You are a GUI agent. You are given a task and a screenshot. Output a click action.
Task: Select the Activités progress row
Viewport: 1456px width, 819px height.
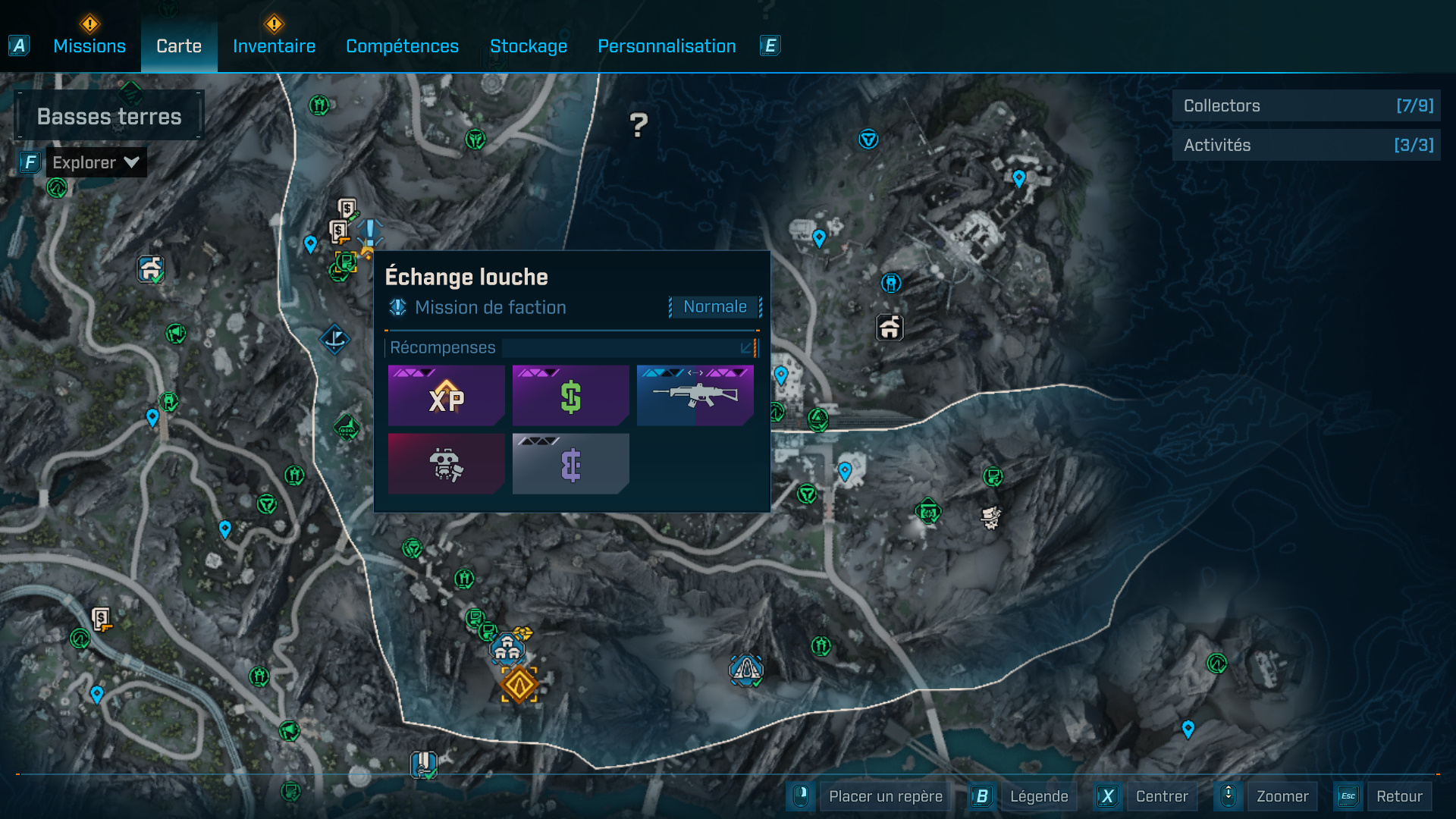tap(1306, 145)
